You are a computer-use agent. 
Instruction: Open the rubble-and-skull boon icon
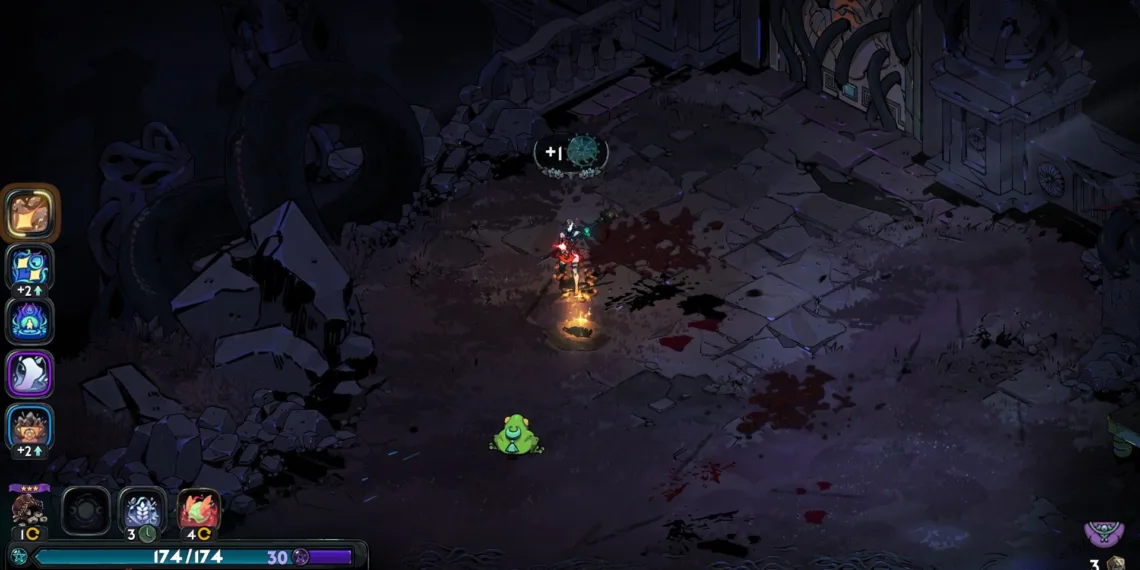click(x=30, y=427)
